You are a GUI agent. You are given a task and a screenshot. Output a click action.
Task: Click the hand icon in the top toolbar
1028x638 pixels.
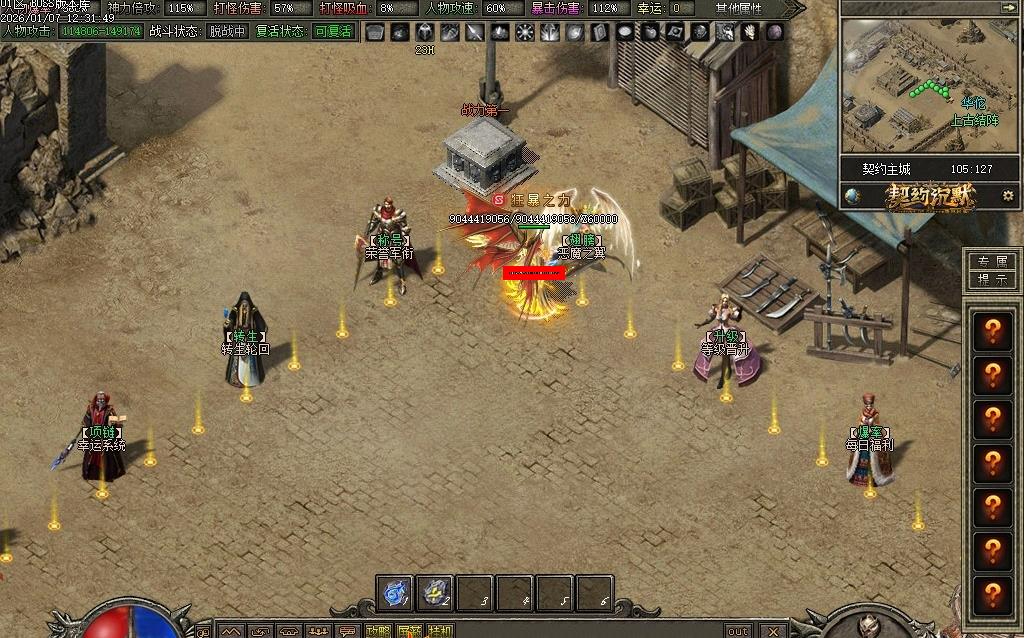(x=749, y=32)
